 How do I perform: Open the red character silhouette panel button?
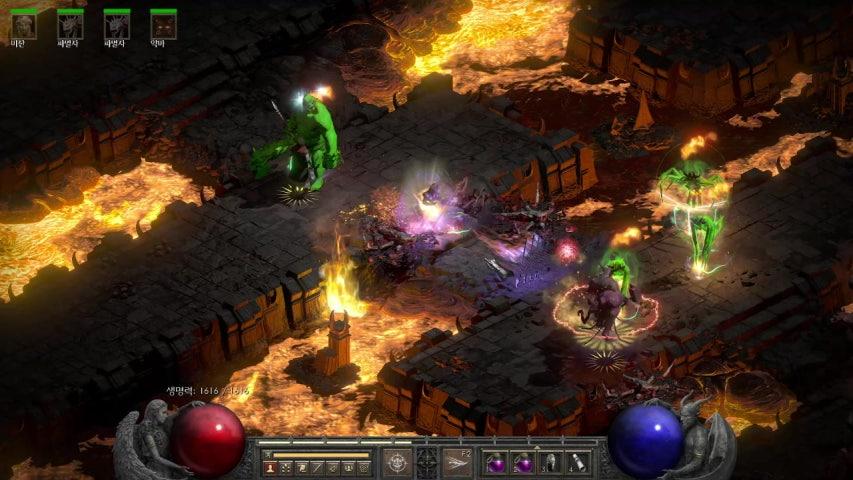[x=270, y=467]
